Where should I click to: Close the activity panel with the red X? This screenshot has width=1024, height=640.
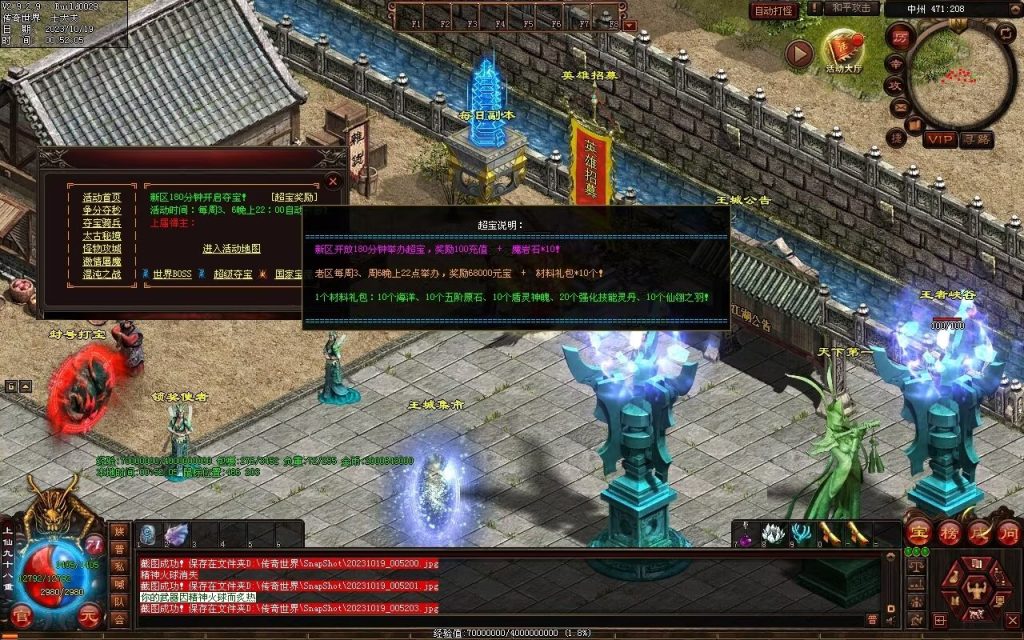pyautogui.click(x=333, y=181)
